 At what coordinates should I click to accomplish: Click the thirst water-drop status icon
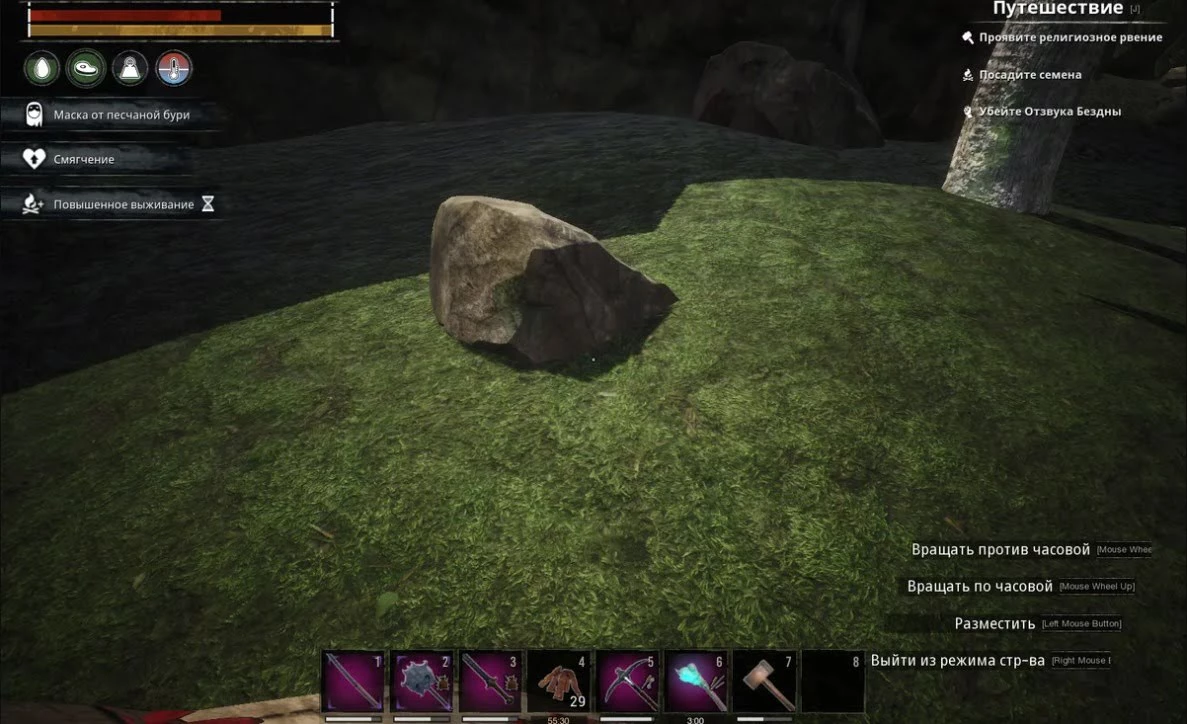(x=43, y=68)
